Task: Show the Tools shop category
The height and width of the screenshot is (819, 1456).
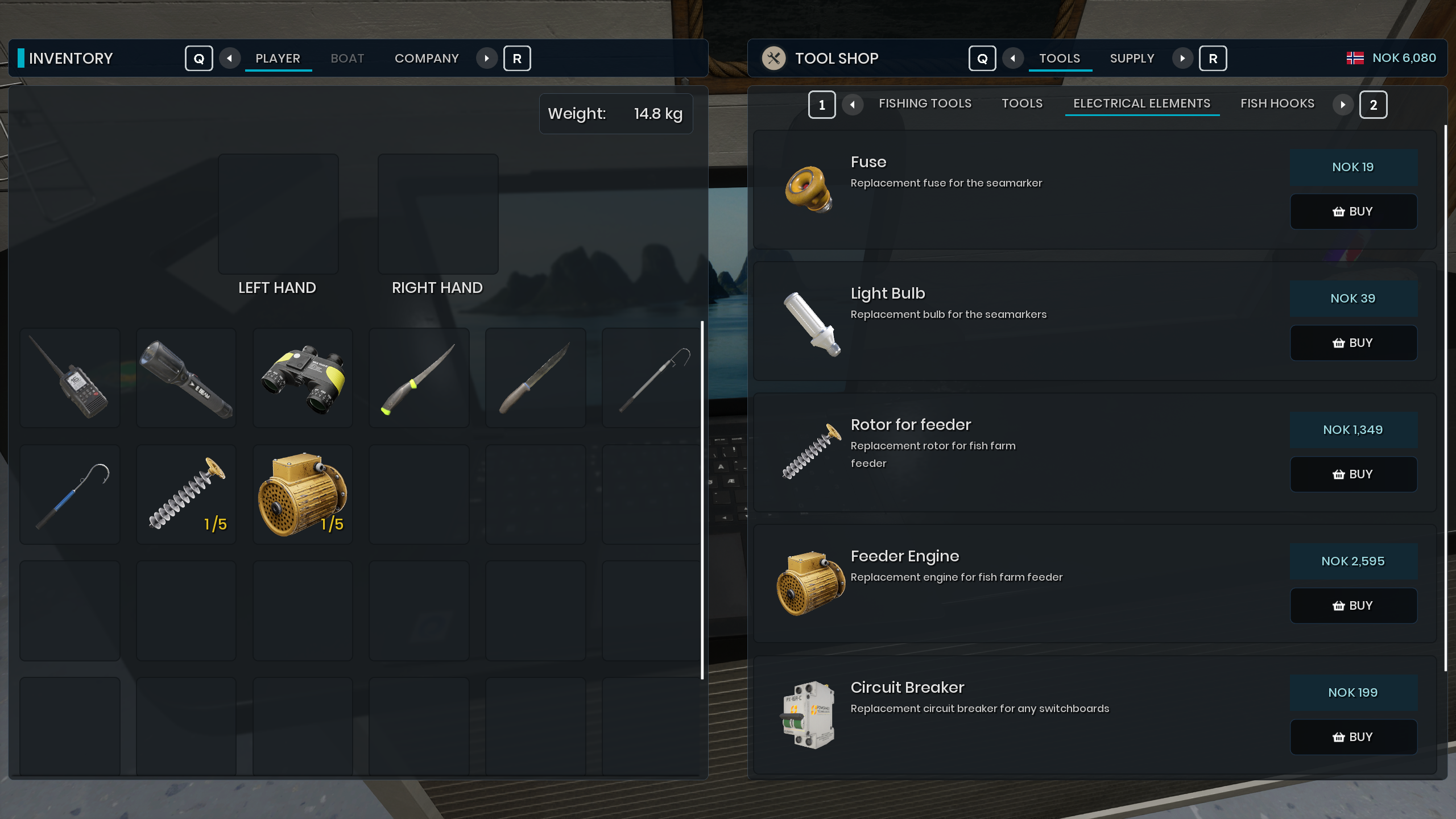Action: tap(1022, 104)
